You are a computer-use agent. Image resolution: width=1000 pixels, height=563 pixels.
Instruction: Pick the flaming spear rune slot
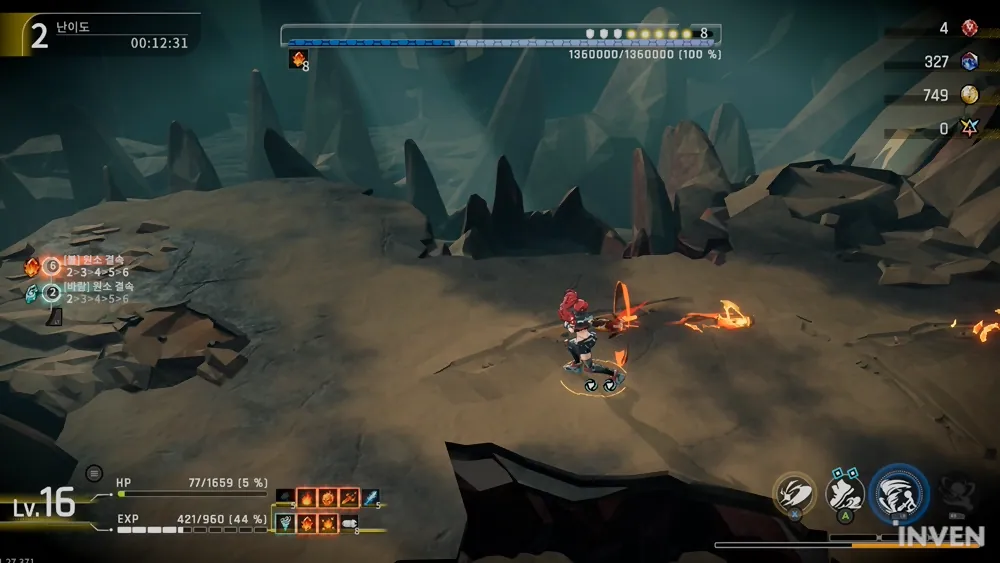[x=349, y=497]
